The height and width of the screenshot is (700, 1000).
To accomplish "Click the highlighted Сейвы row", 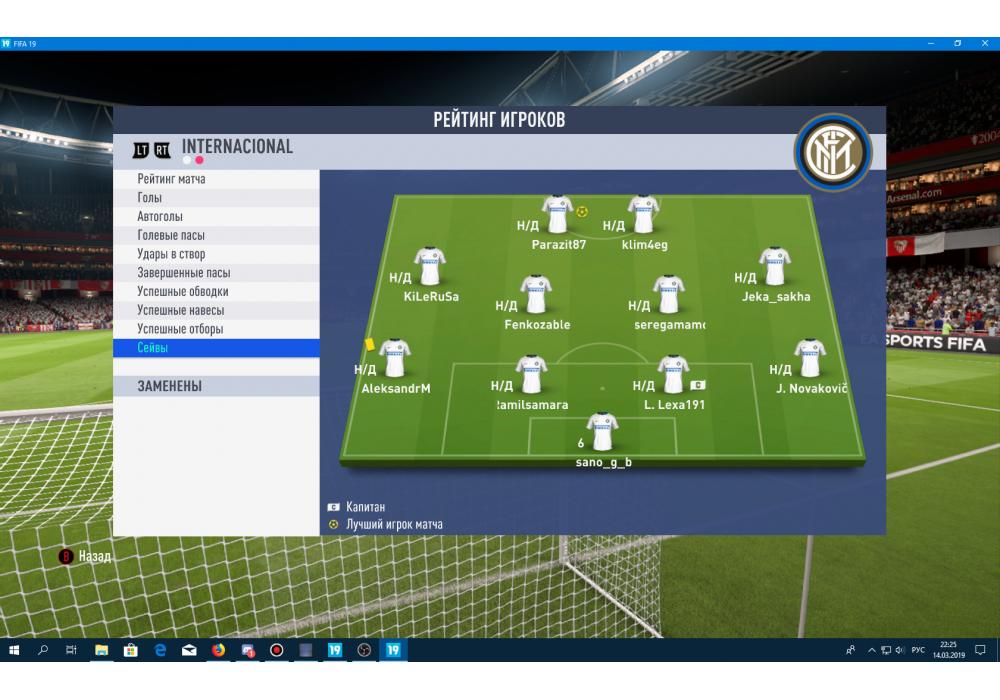I will pyautogui.click(x=216, y=348).
